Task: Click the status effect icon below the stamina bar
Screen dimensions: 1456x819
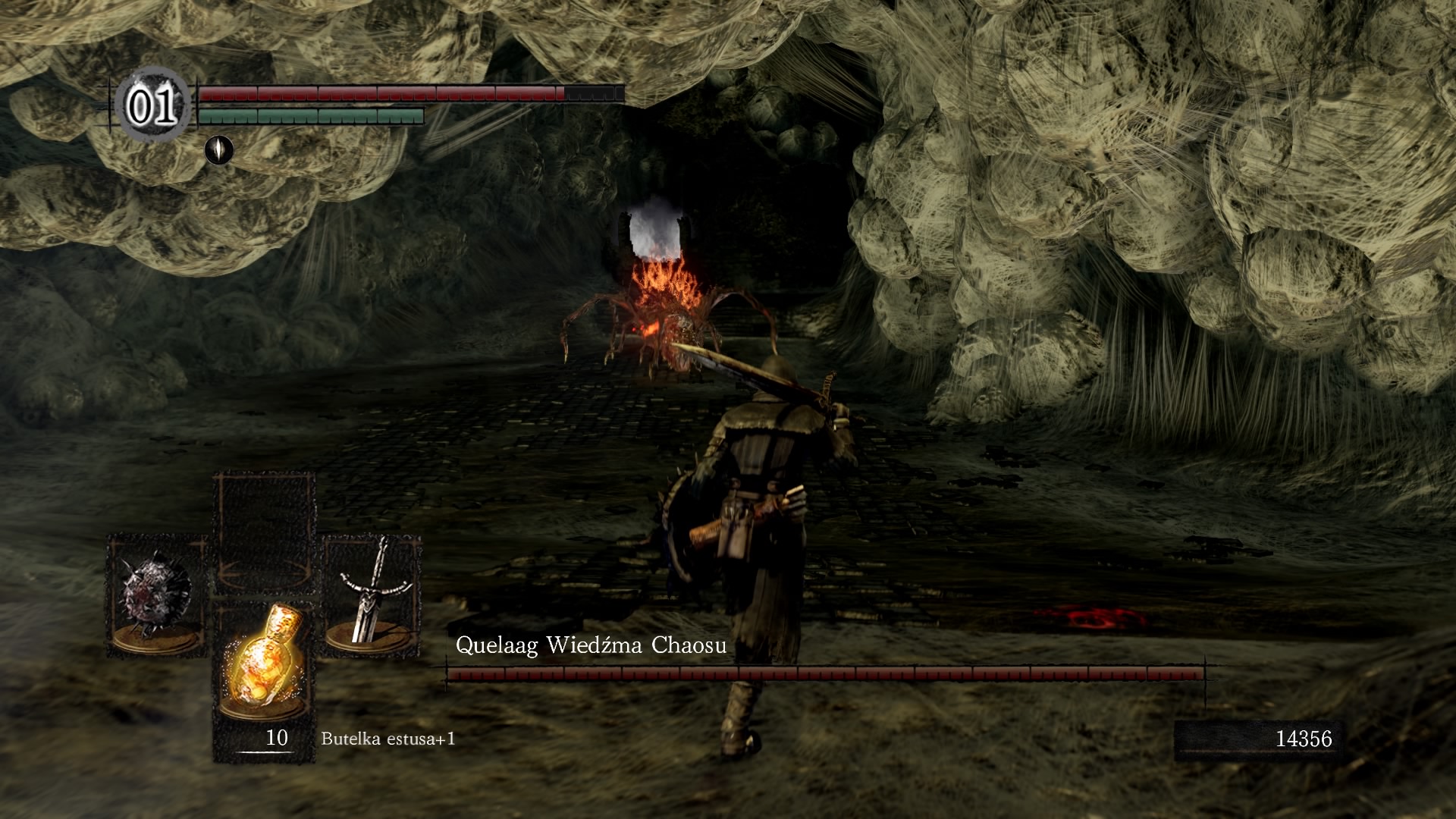Action: tap(219, 149)
